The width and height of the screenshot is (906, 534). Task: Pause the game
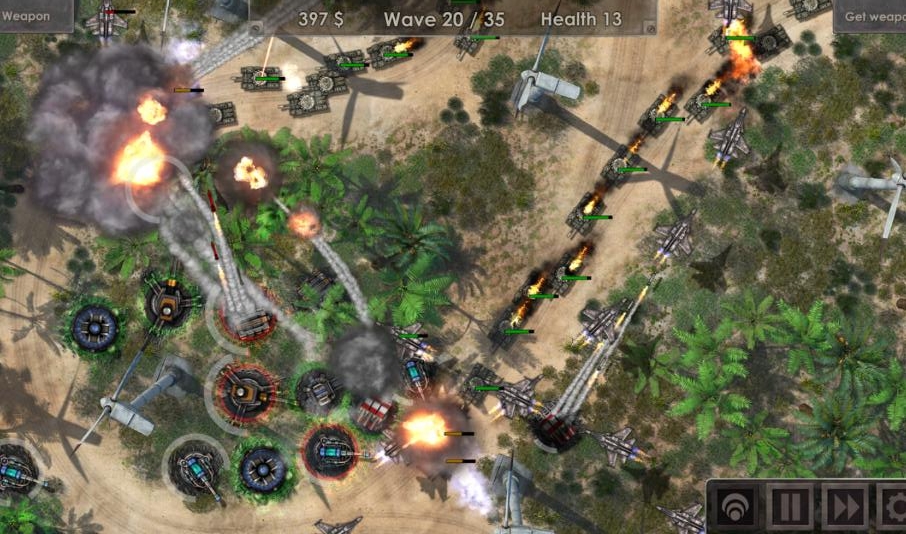790,508
